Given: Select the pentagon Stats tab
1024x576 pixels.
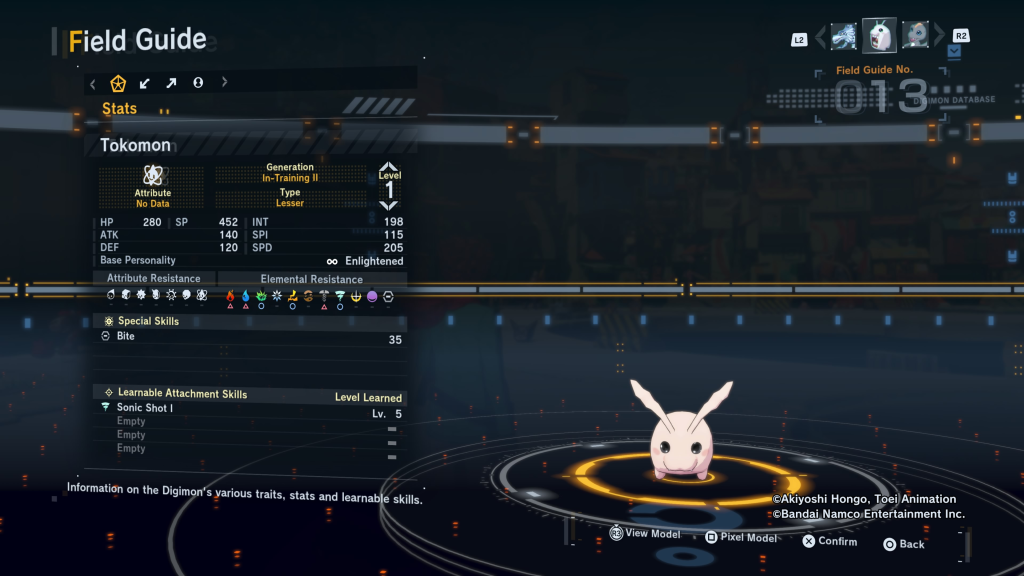Looking at the screenshot, I should [x=118, y=83].
